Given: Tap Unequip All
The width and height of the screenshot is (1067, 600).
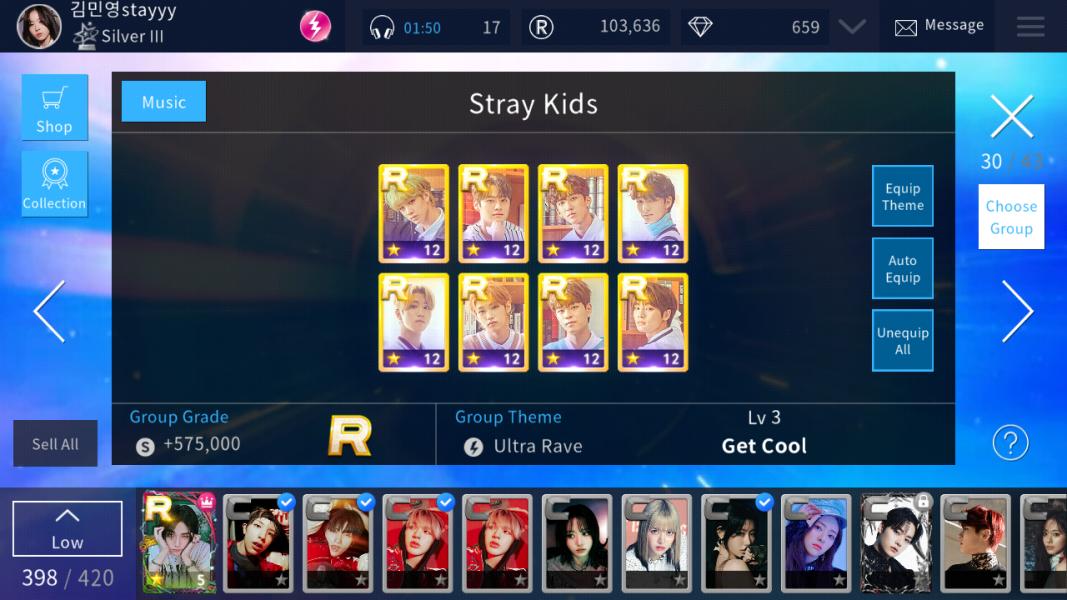Looking at the screenshot, I should pyautogui.click(x=902, y=341).
